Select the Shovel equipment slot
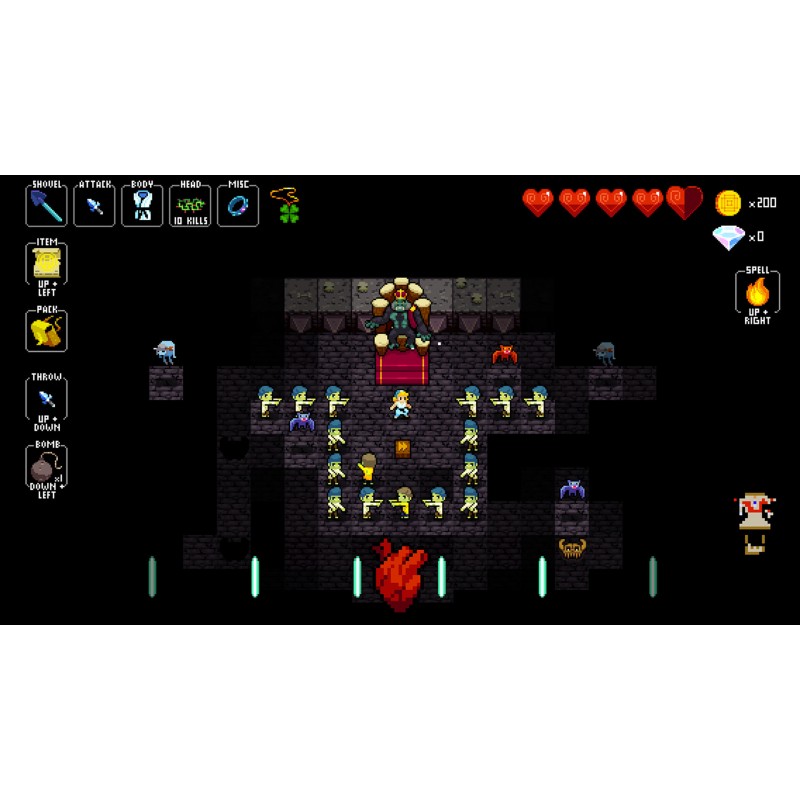This screenshot has height=800, width=800. click(x=46, y=206)
